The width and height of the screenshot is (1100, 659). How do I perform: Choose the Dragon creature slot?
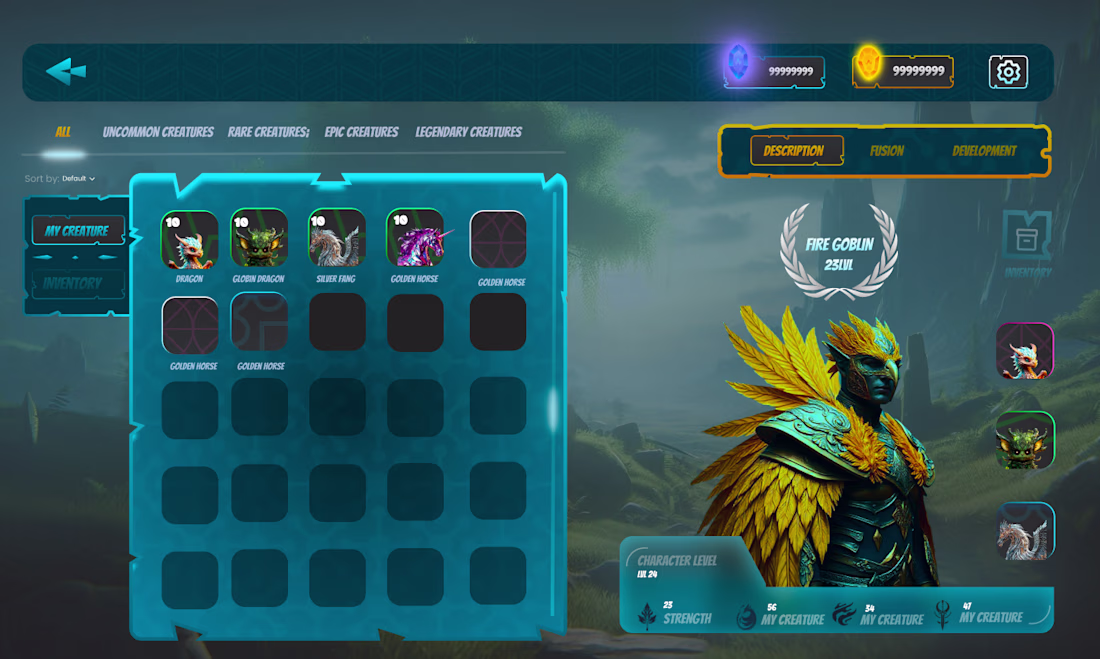tap(189, 240)
